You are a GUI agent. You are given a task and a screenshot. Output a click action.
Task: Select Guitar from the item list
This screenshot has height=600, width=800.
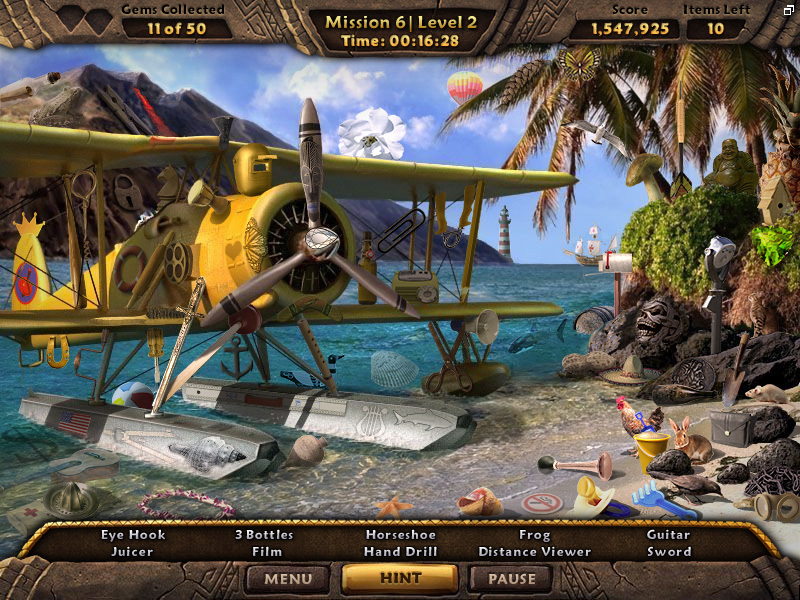[x=668, y=534]
